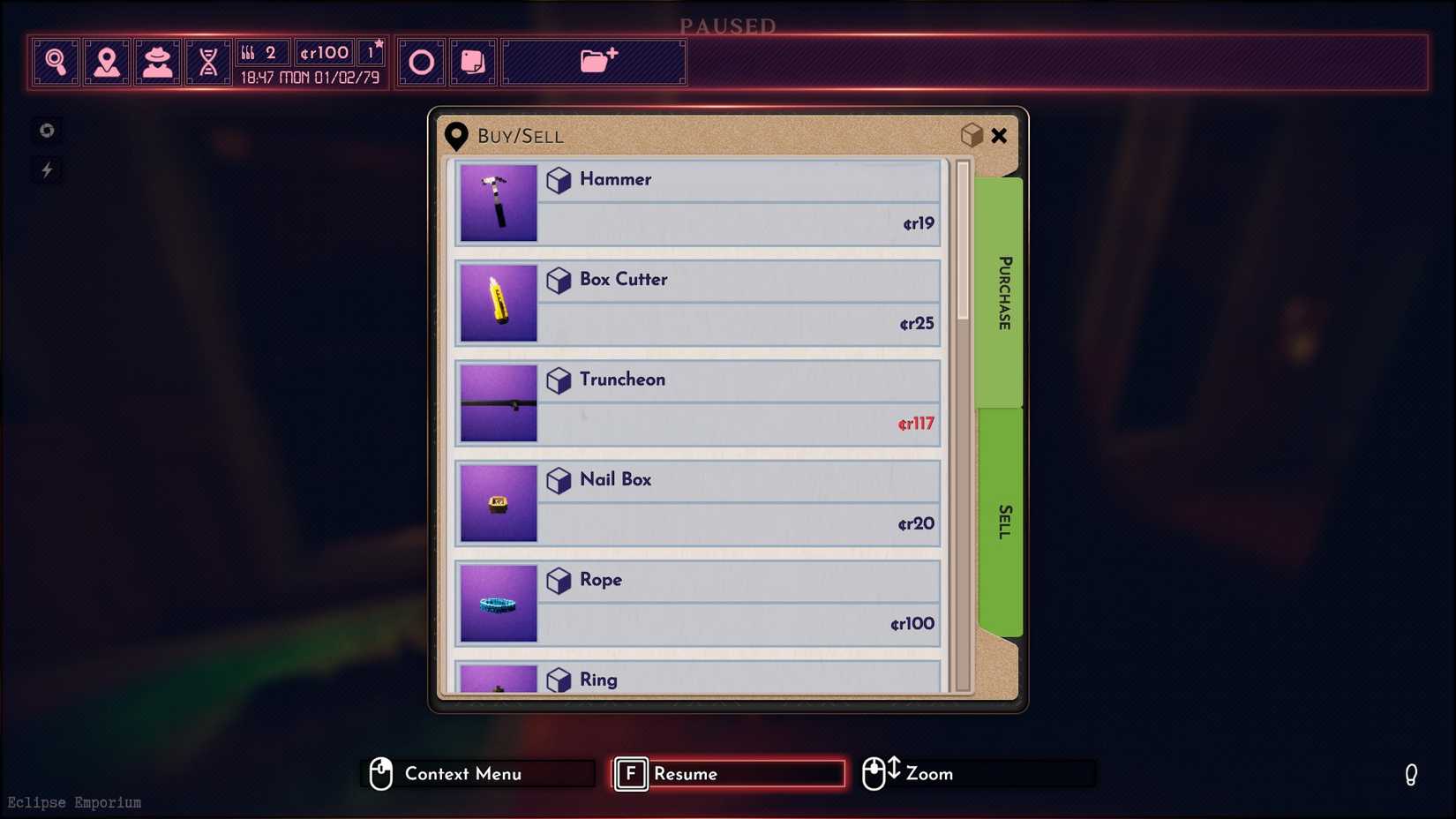Click the cube icon in the panel's top-right corner
This screenshot has height=819, width=1456.
(972, 135)
